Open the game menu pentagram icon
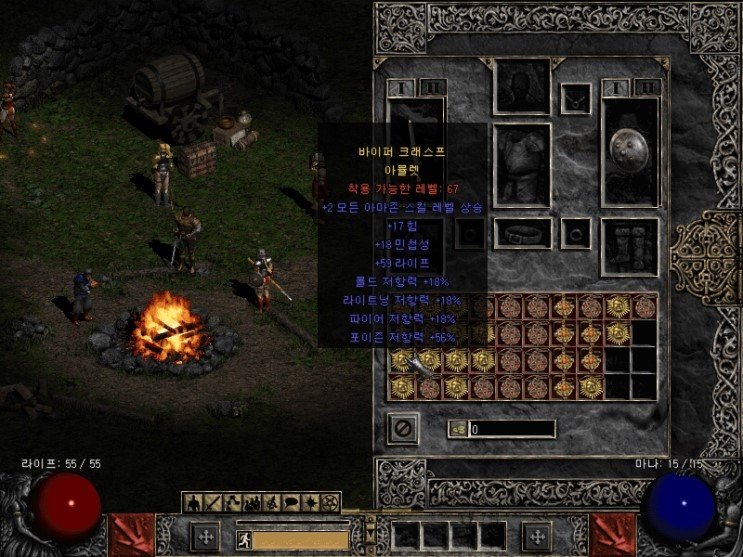Screen dimensions: 743x557 (332, 501)
